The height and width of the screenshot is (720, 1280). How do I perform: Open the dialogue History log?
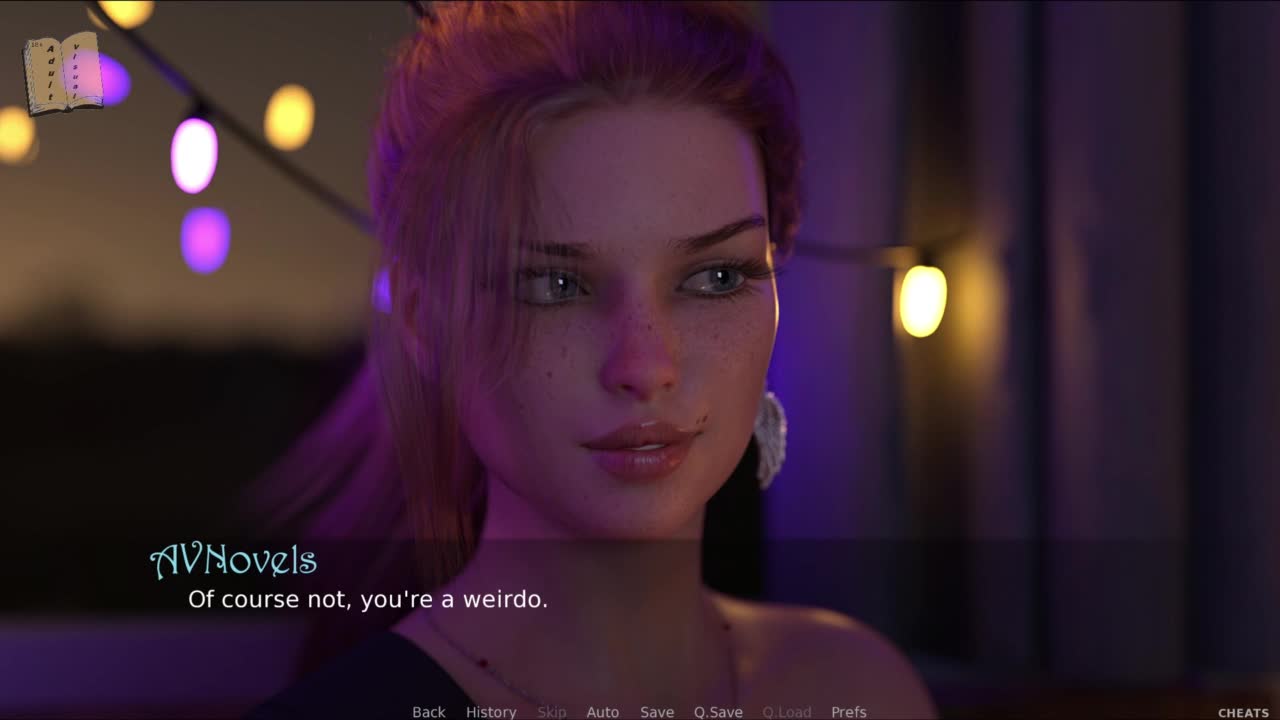pyautogui.click(x=491, y=712)
